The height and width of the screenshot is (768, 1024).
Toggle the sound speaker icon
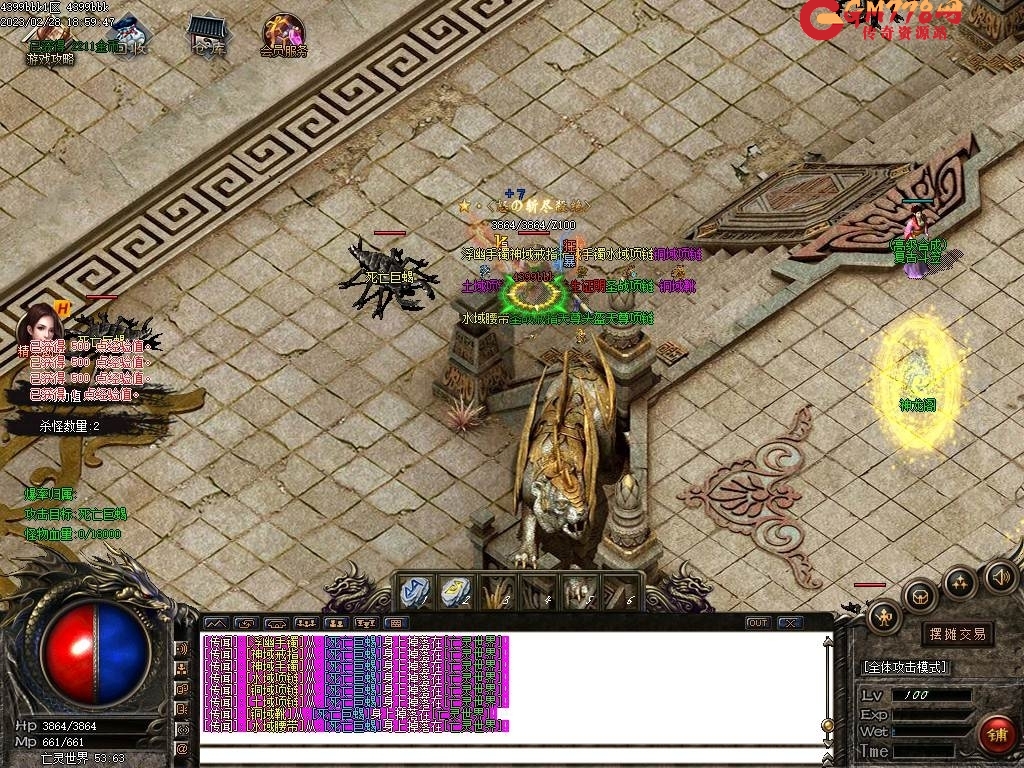pos(1000,575)
